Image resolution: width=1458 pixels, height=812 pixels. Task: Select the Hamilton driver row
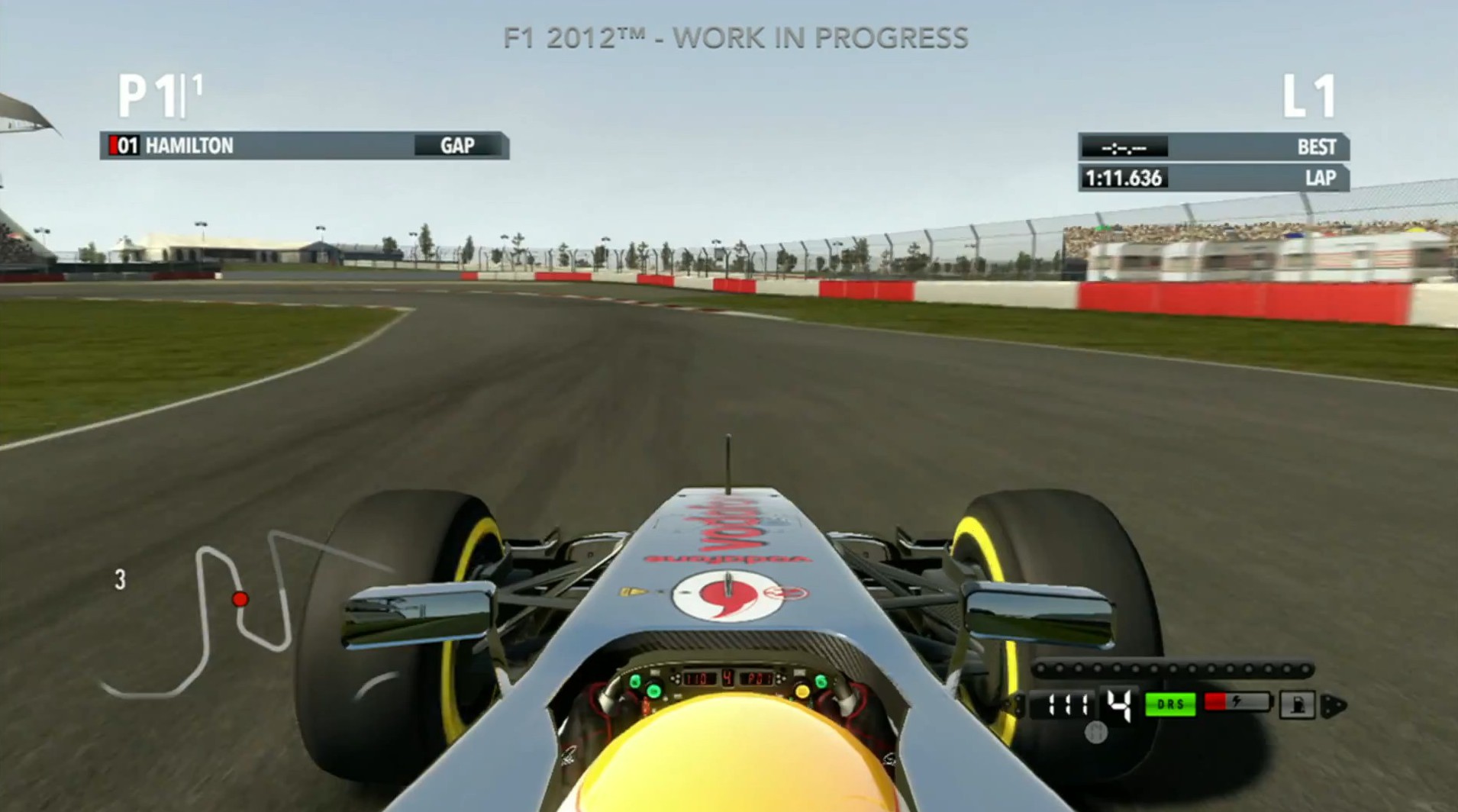click(304, 145)
